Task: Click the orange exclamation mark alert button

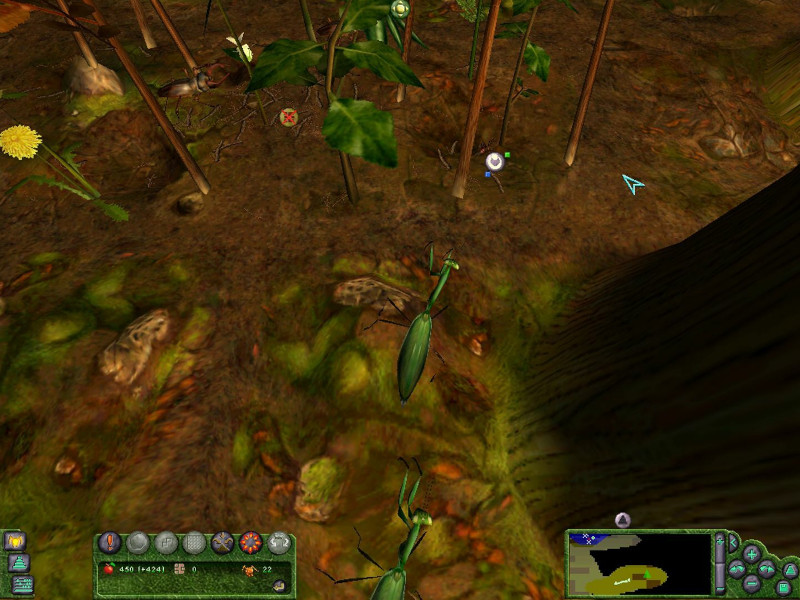Action: click(110, 543)
